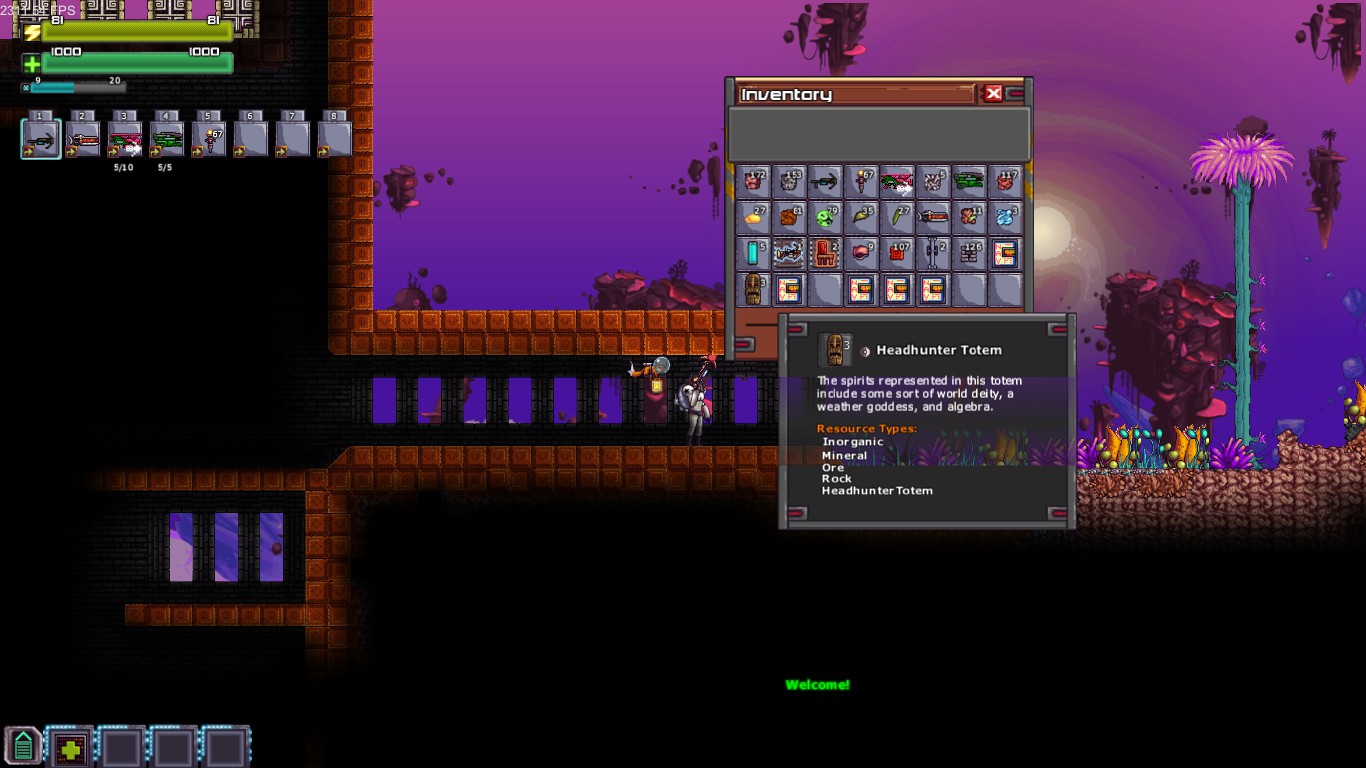Activate the green cross ability slot
Image resolution: width=1366 pixels, height=768 pixels.
[x=70, y=748]
